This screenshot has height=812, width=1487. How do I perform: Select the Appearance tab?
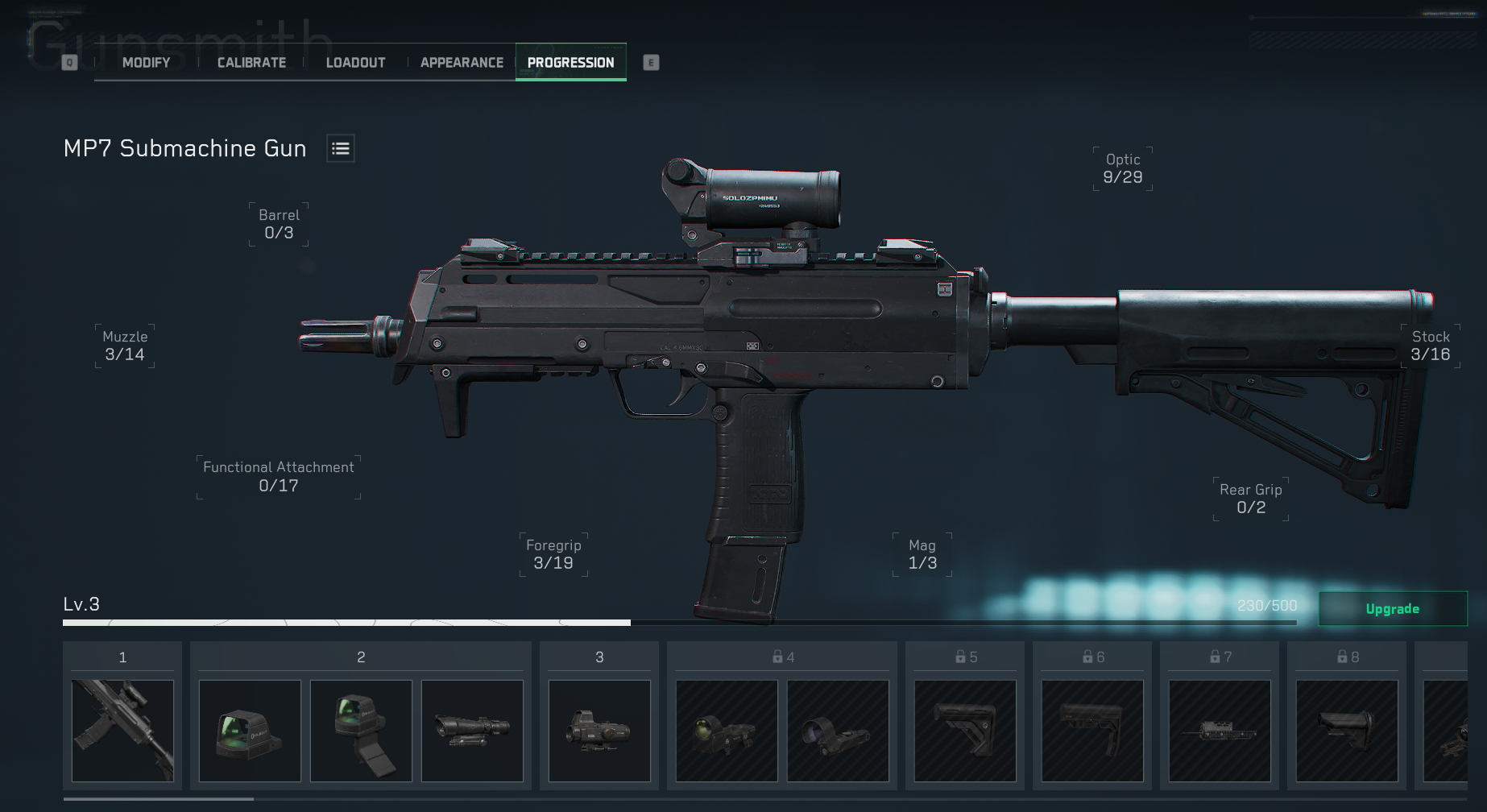462,63
